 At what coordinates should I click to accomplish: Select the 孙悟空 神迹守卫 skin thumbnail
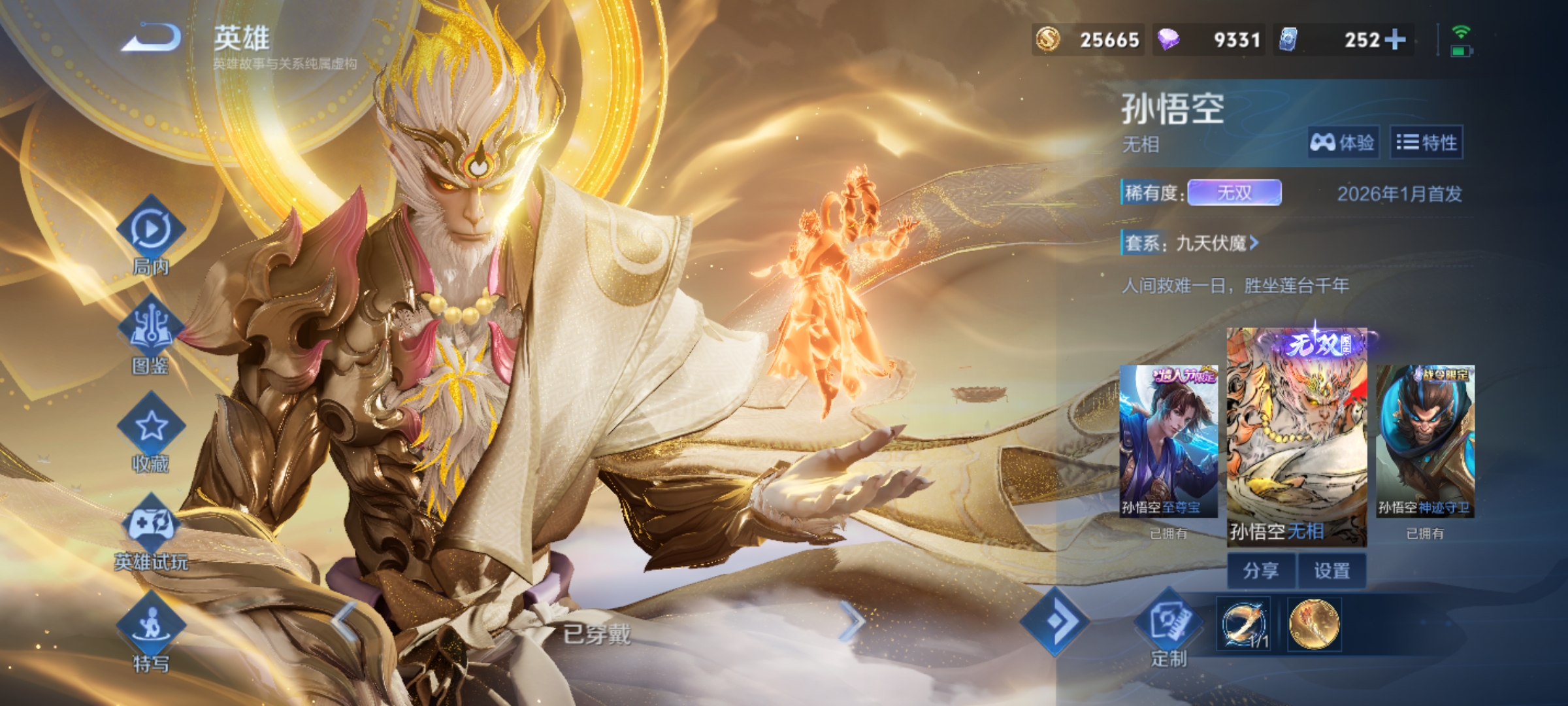tap(1425, 441)
